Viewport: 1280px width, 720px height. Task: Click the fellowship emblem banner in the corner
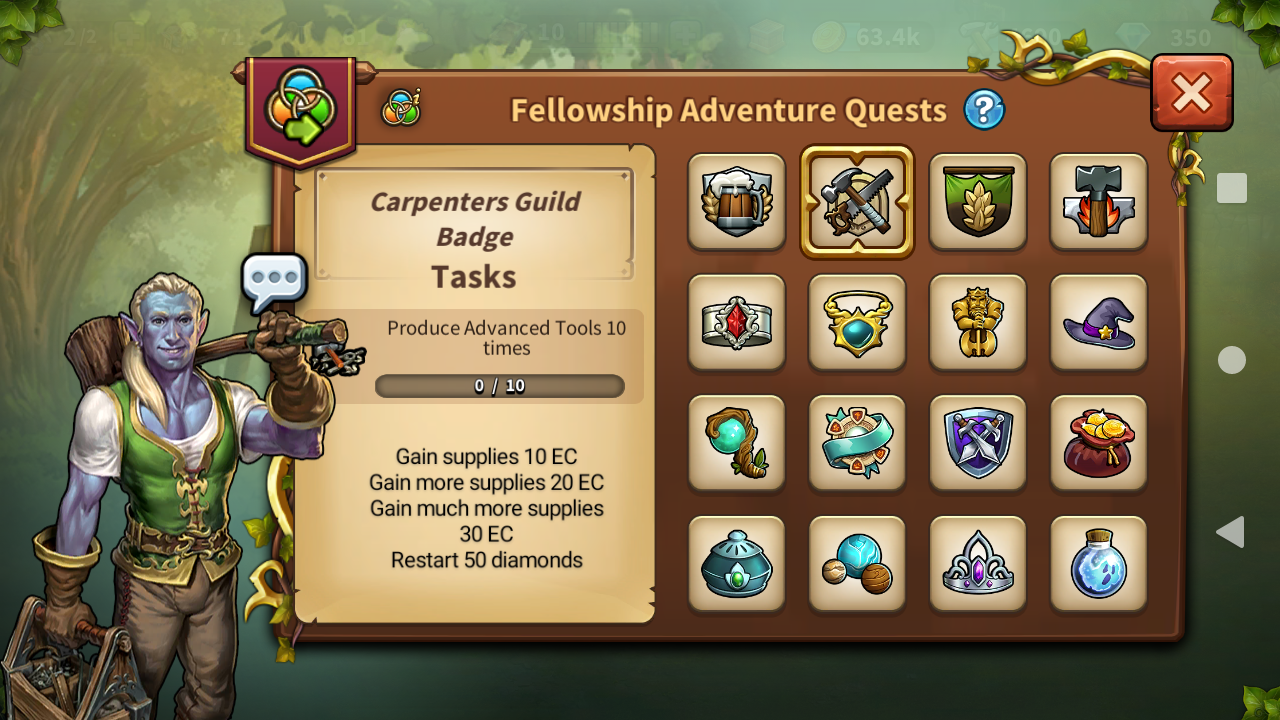[300, 103]
